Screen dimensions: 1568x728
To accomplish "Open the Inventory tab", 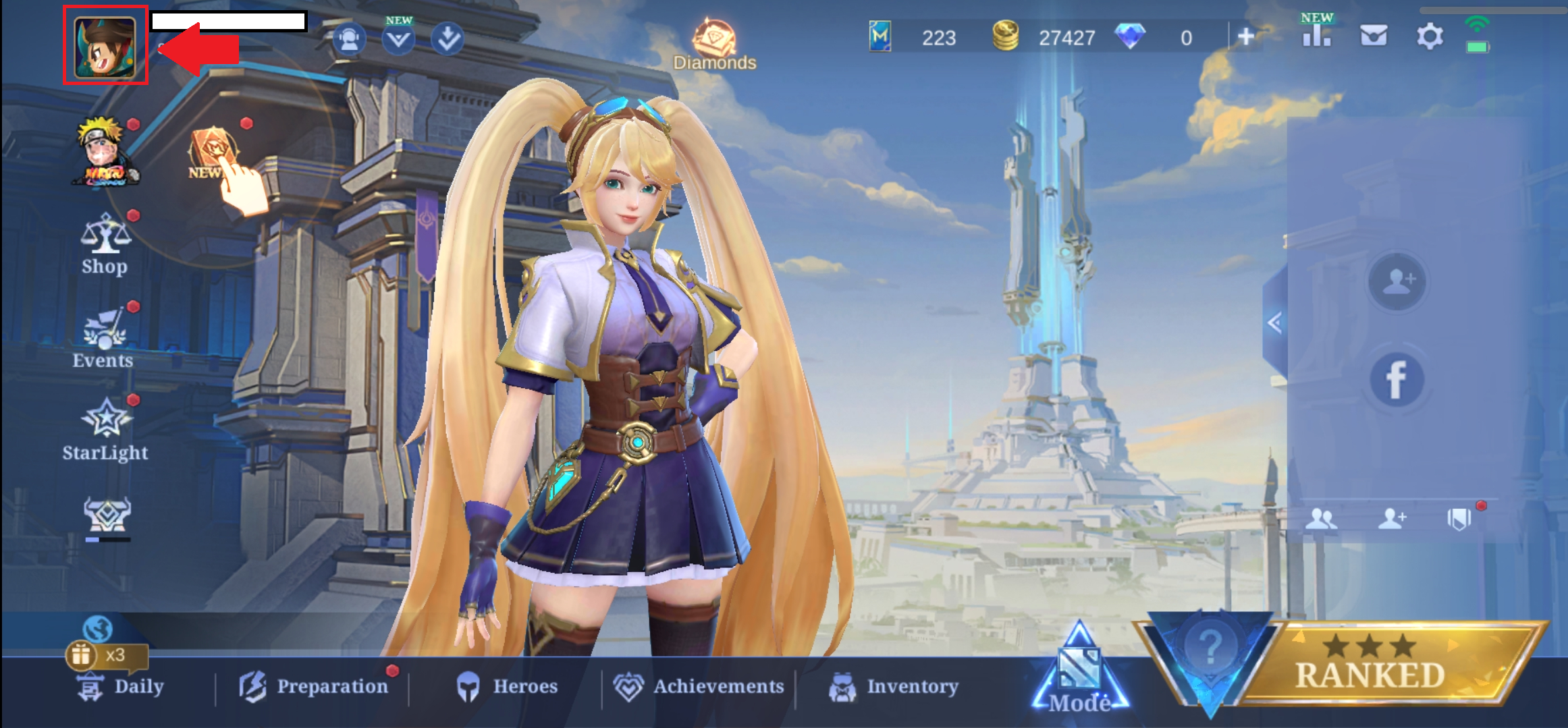I will pyautogui.click(x=894, y=687).
